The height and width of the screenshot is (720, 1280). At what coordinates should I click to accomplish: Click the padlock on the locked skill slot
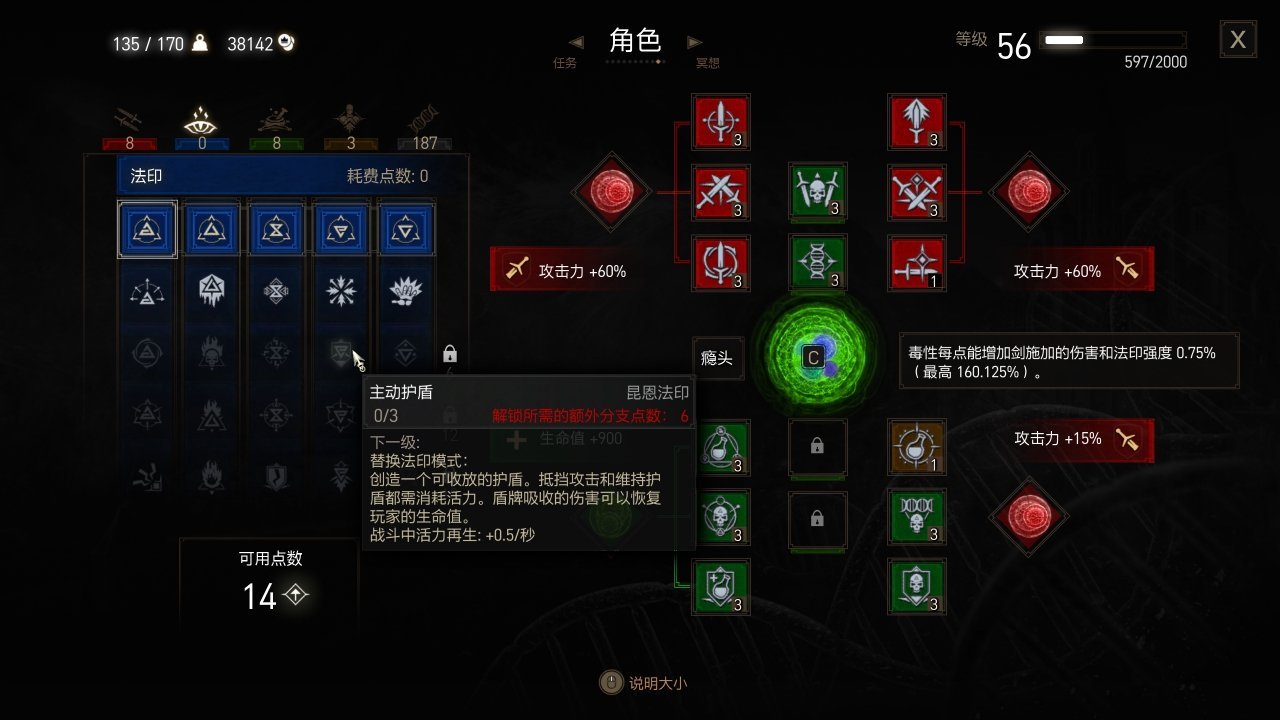click(x=818, y=448)
